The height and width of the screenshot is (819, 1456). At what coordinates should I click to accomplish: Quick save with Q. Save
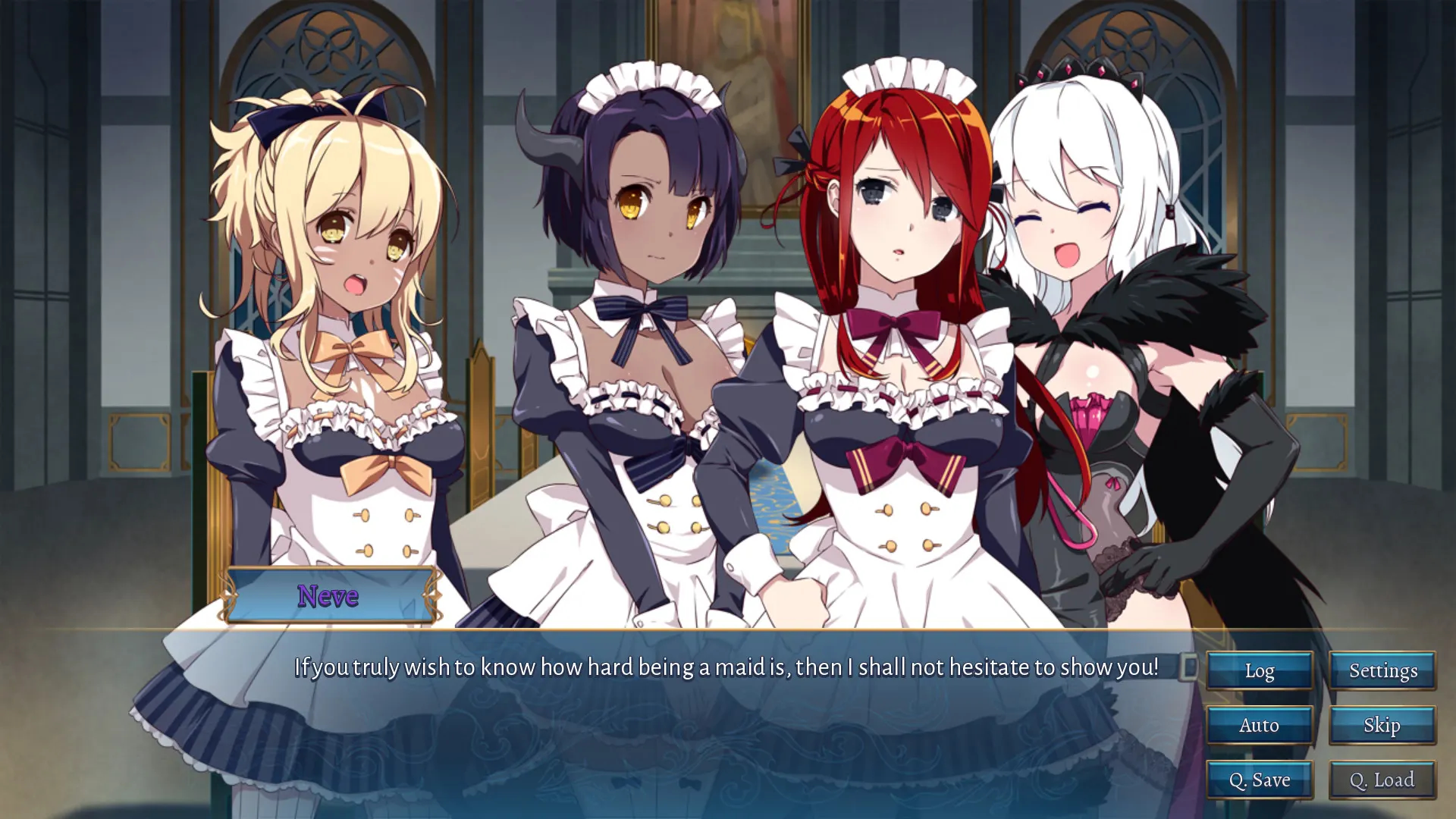[1259, 780]
